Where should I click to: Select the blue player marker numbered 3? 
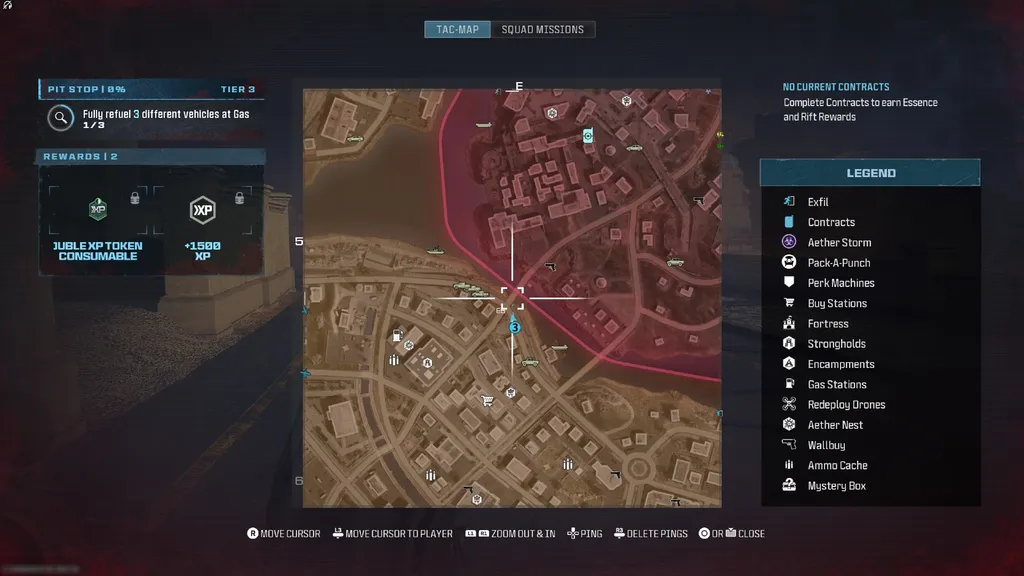(x=514, y=326)
